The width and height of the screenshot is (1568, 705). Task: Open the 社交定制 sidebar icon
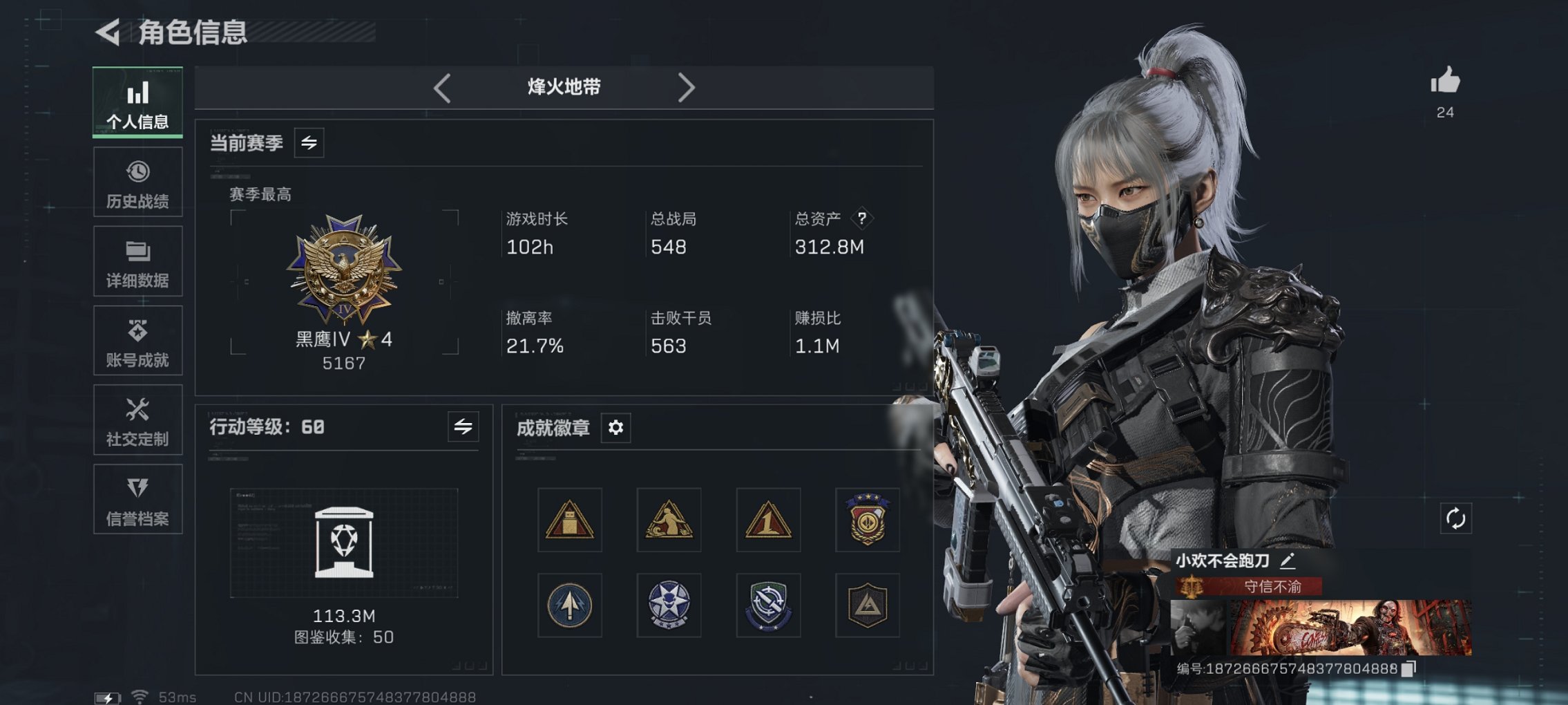pos(137,420)
